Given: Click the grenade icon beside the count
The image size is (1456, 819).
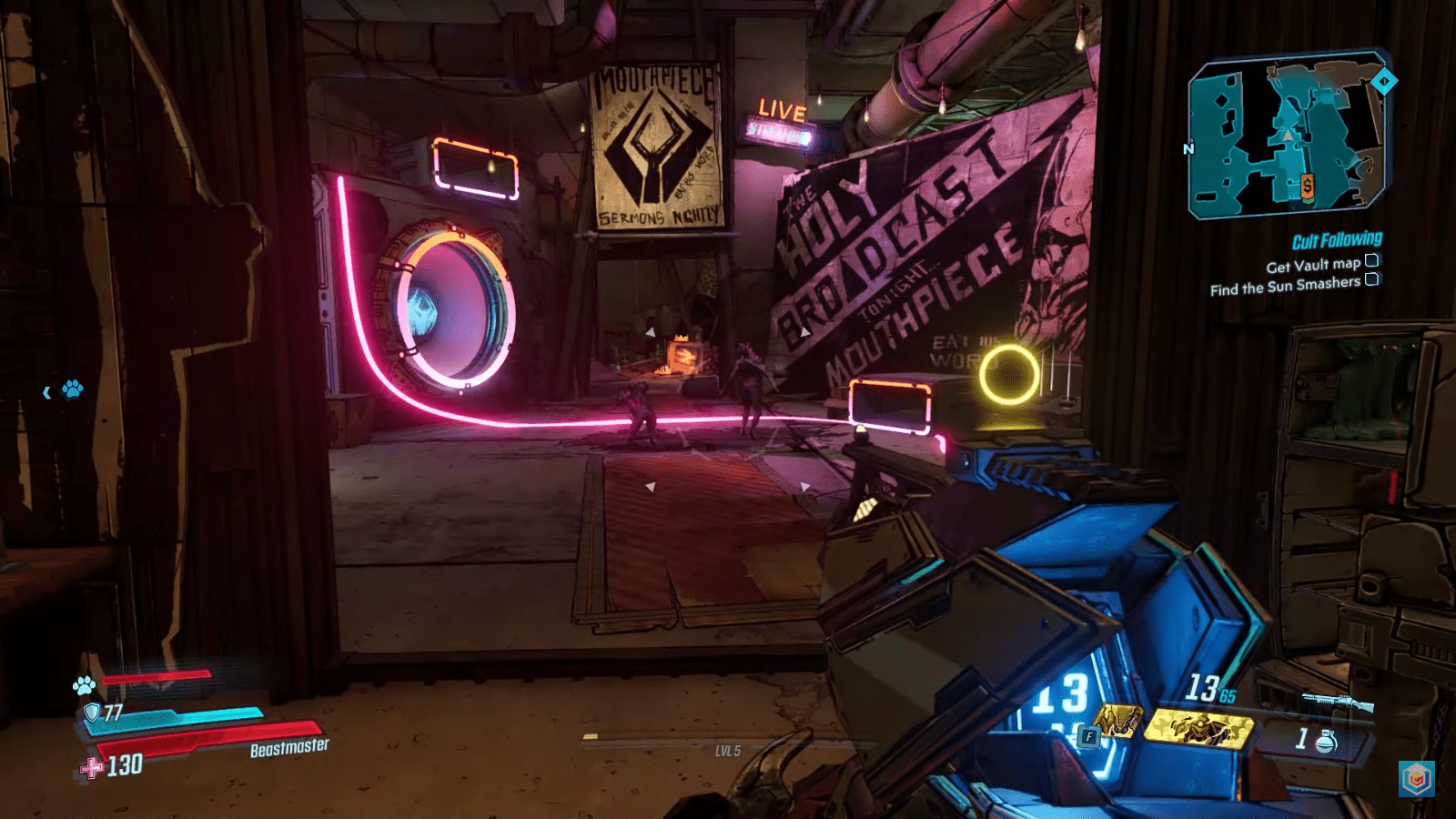Looking at the screenshot, I should tap(1326, 739).
